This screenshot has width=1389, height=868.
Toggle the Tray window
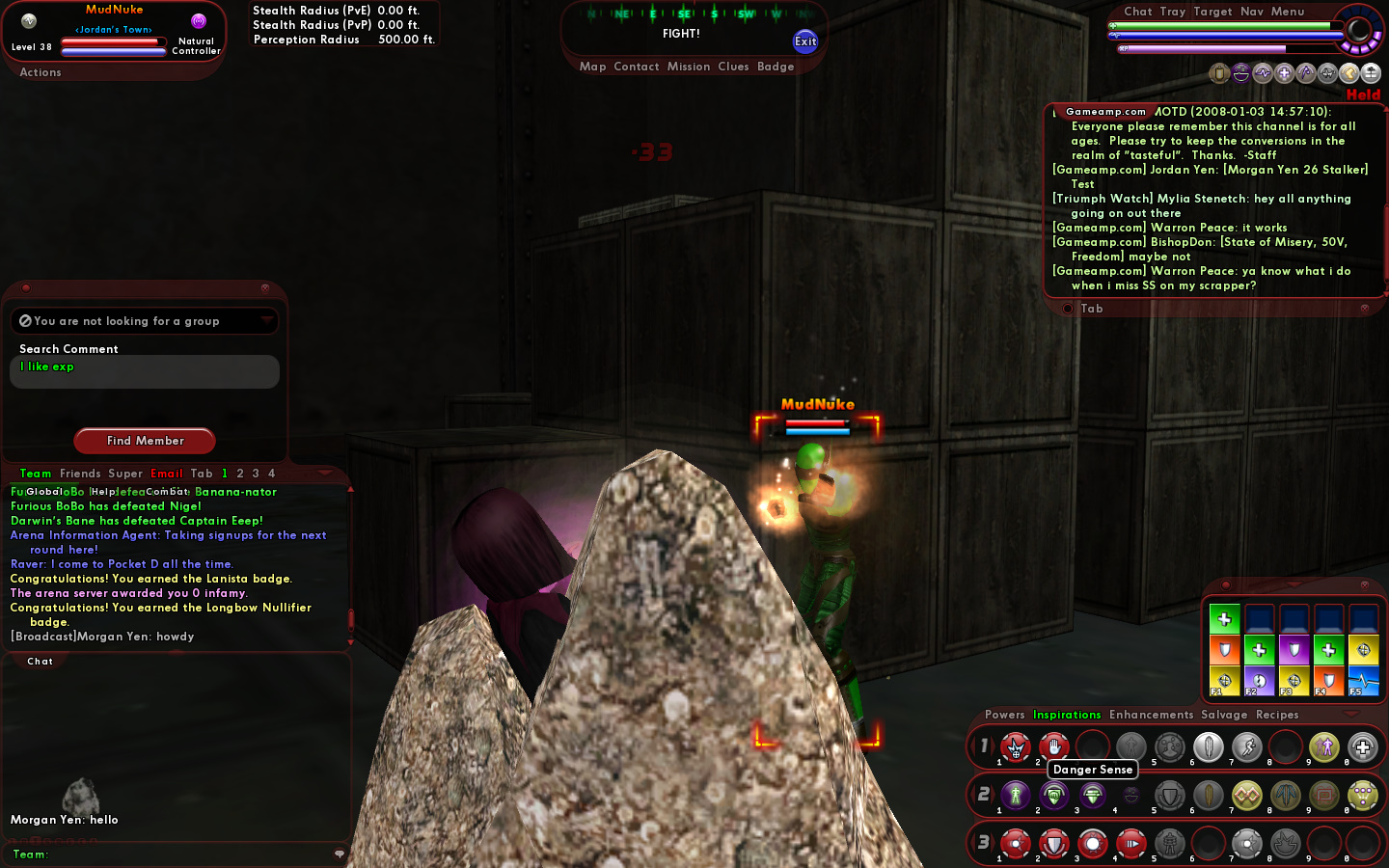[1173, 12]
